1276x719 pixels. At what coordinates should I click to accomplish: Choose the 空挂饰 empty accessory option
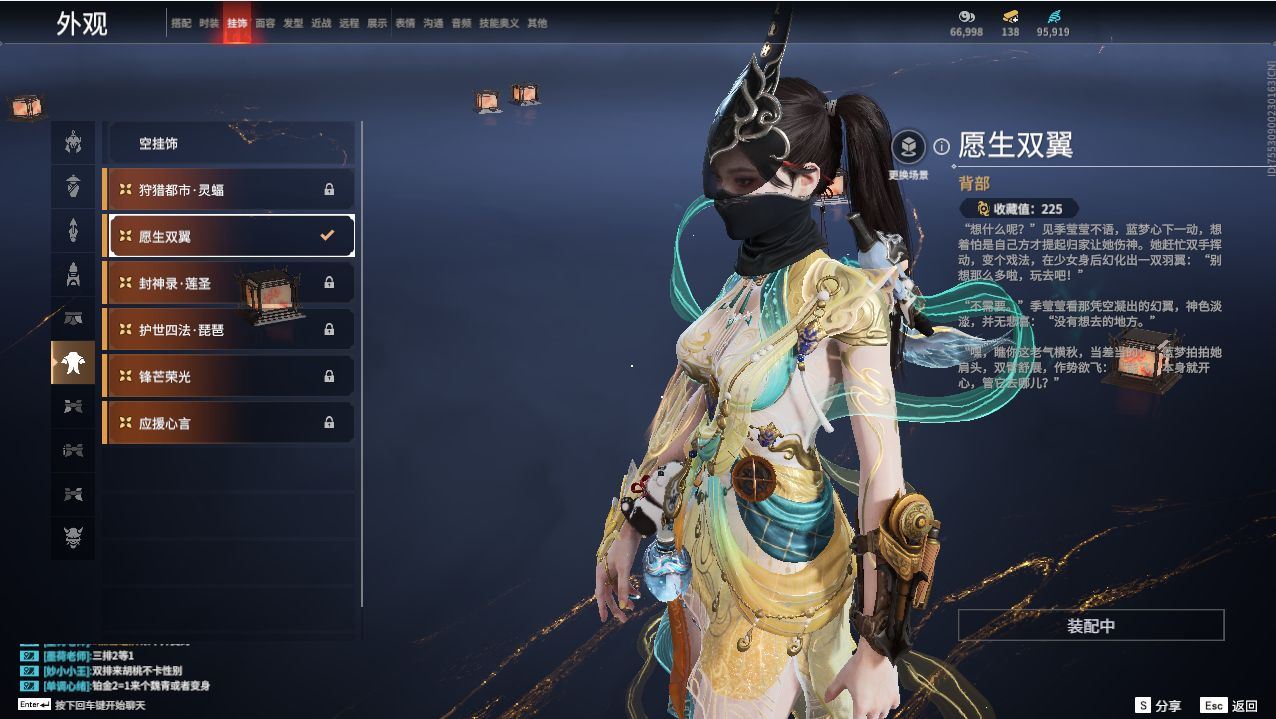230,144
